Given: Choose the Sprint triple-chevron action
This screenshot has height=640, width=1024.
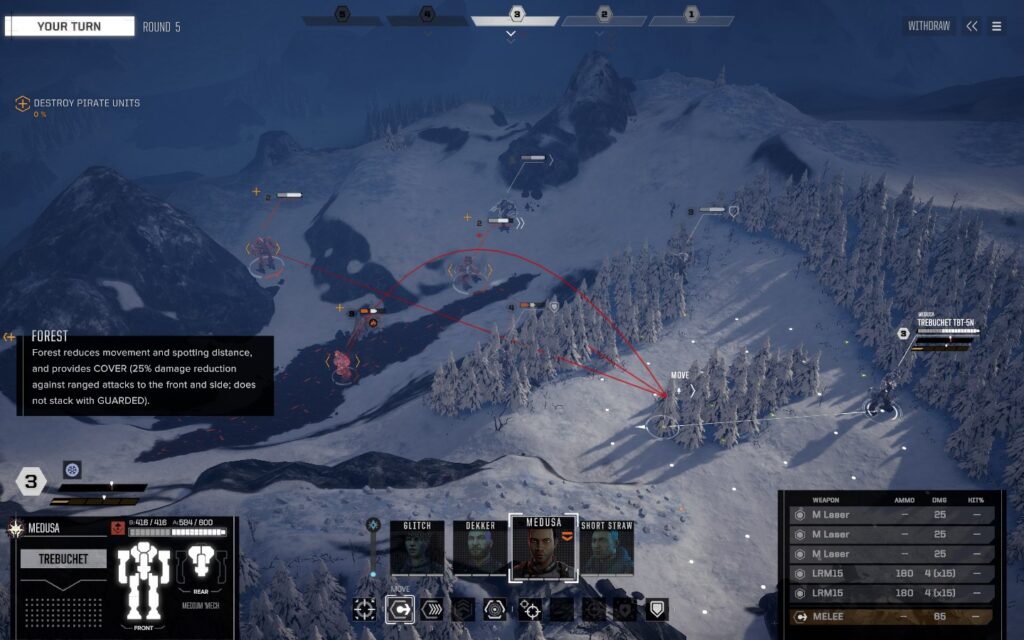Looking at the screenshot, I should (432, 609).
